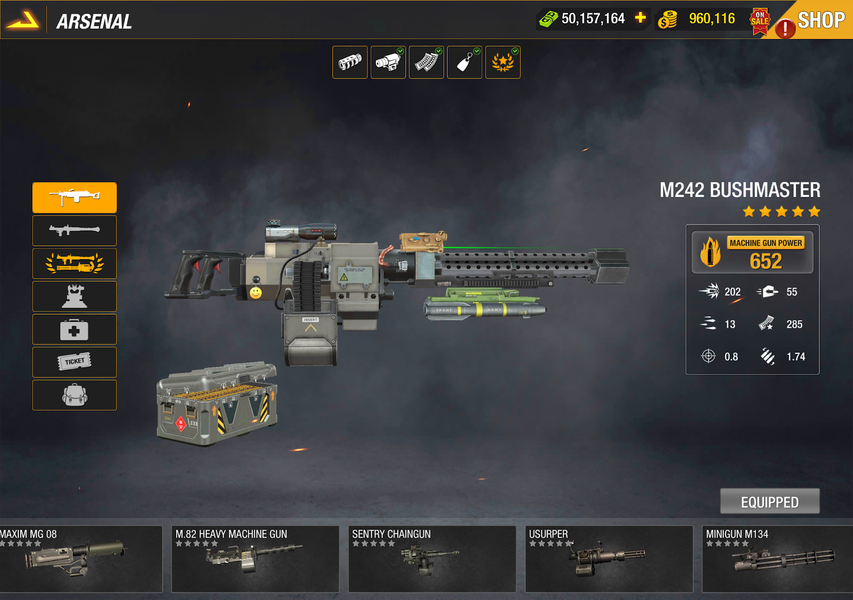Open the medkit category tab
The image size is (853, 600).
(x=74, y=329)
